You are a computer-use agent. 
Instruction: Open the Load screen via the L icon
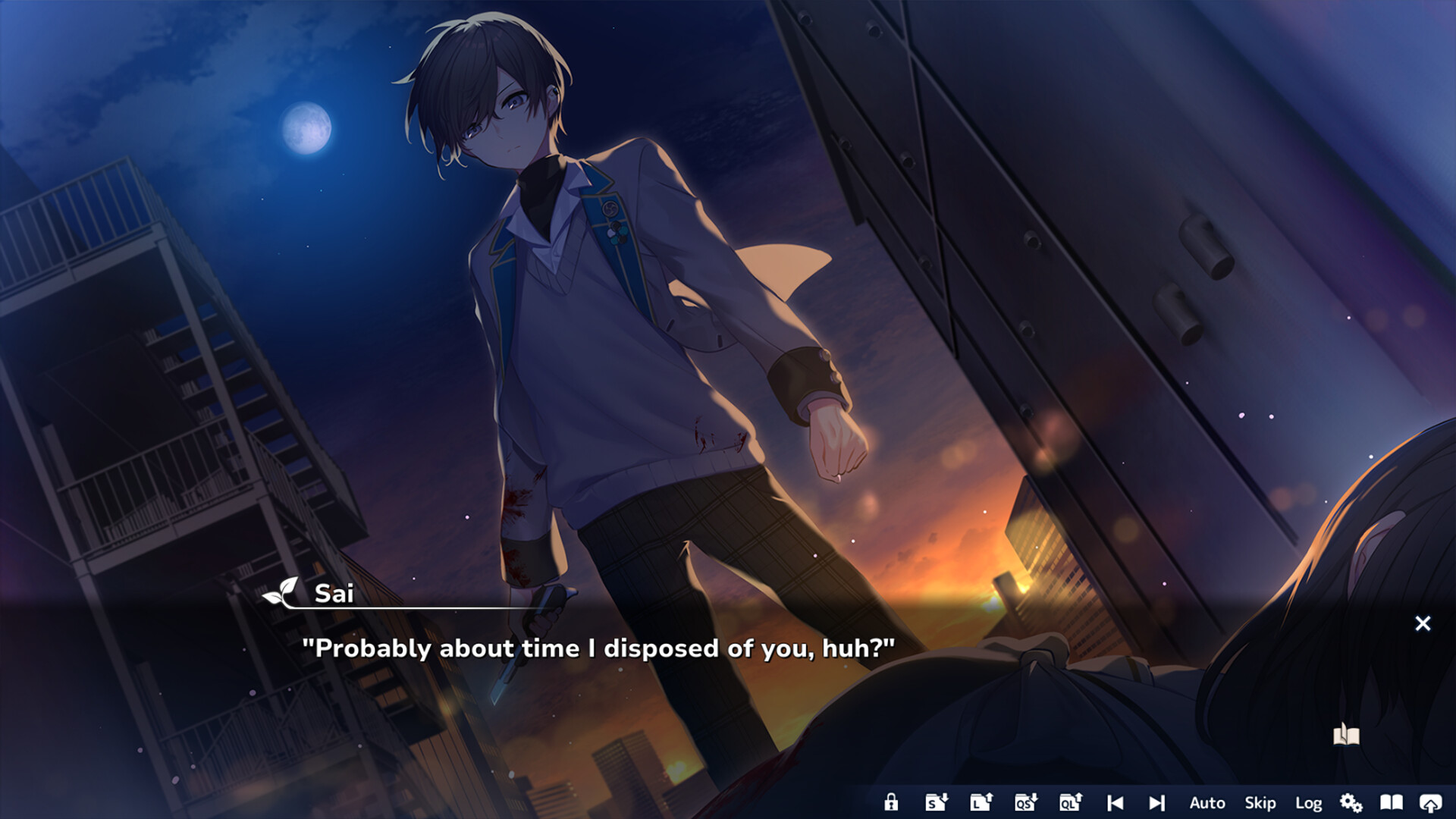point(980,802)
